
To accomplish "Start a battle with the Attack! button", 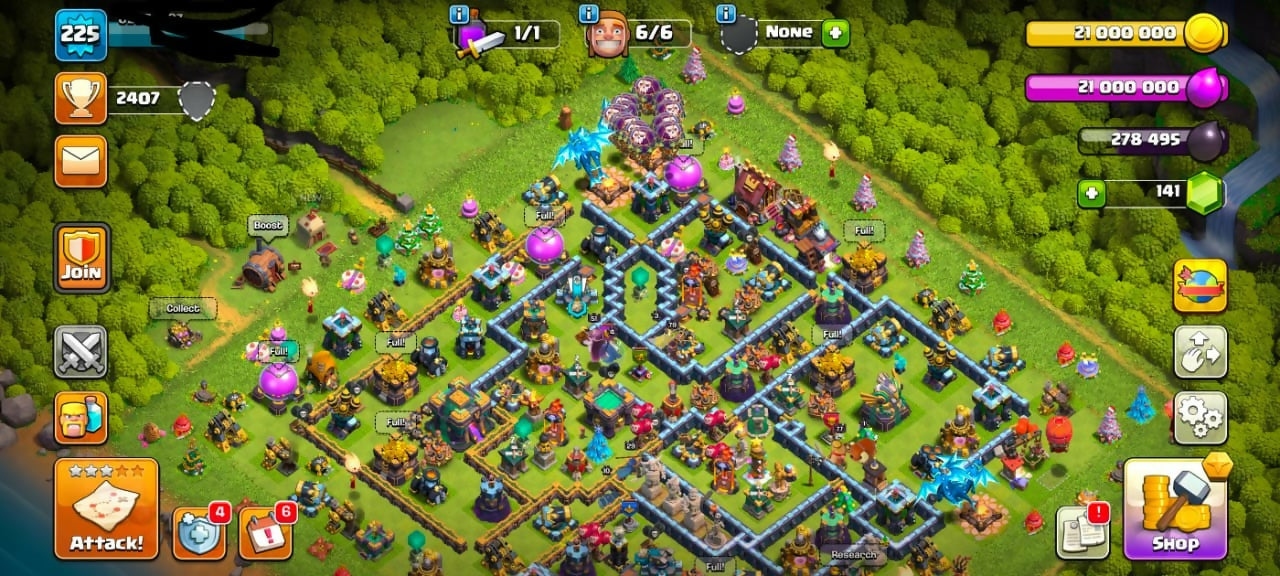I will (106, 509).
